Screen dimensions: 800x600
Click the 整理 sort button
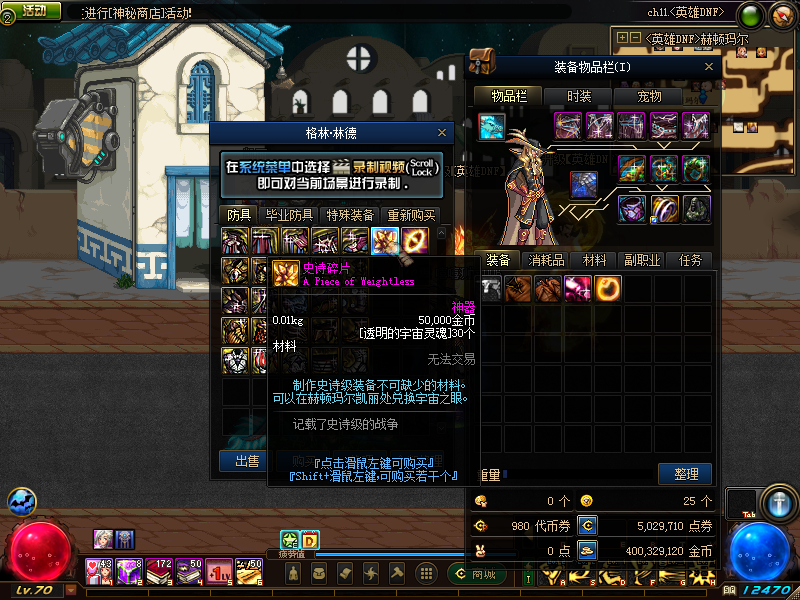tap(685, 473)
